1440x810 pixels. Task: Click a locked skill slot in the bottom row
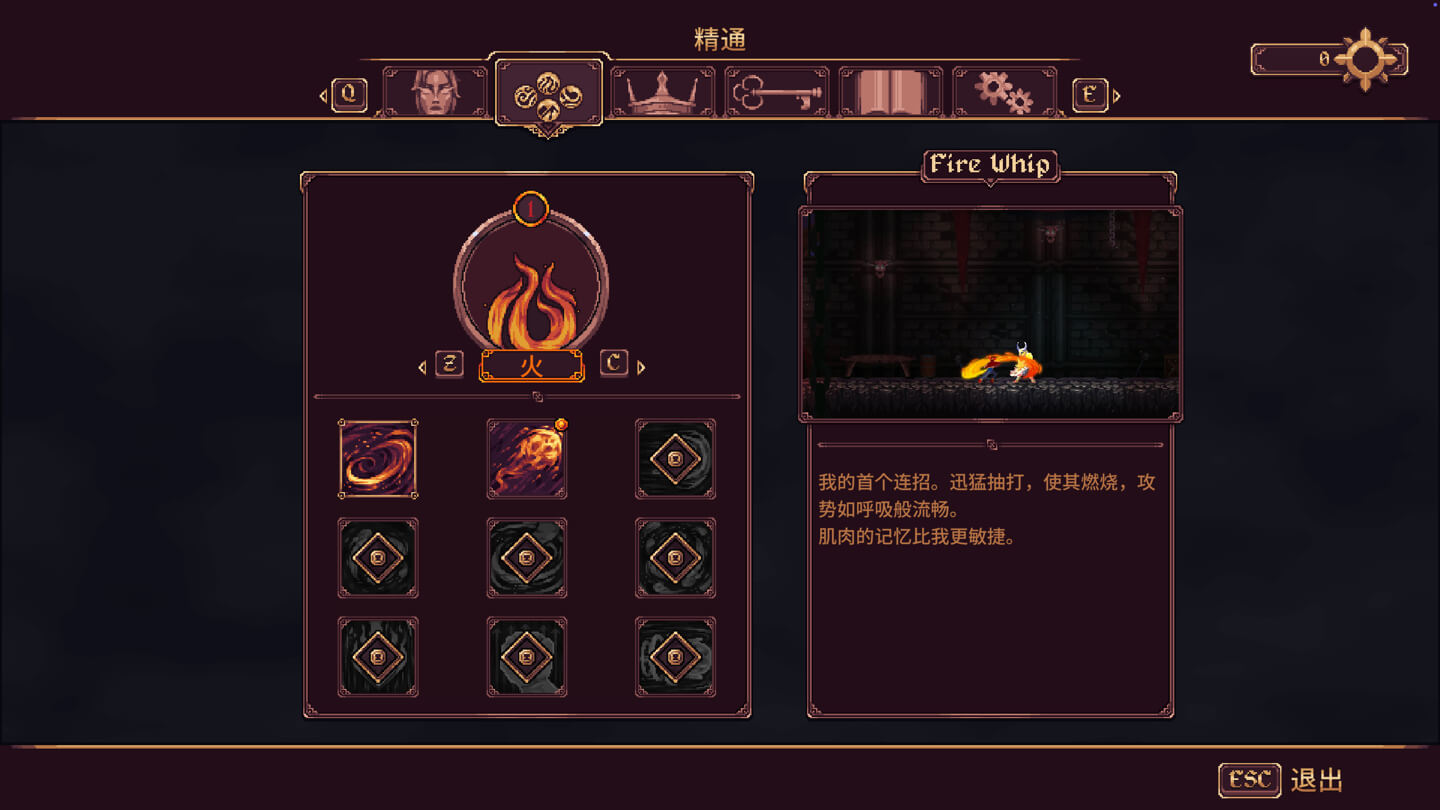[x=527, y=658]
